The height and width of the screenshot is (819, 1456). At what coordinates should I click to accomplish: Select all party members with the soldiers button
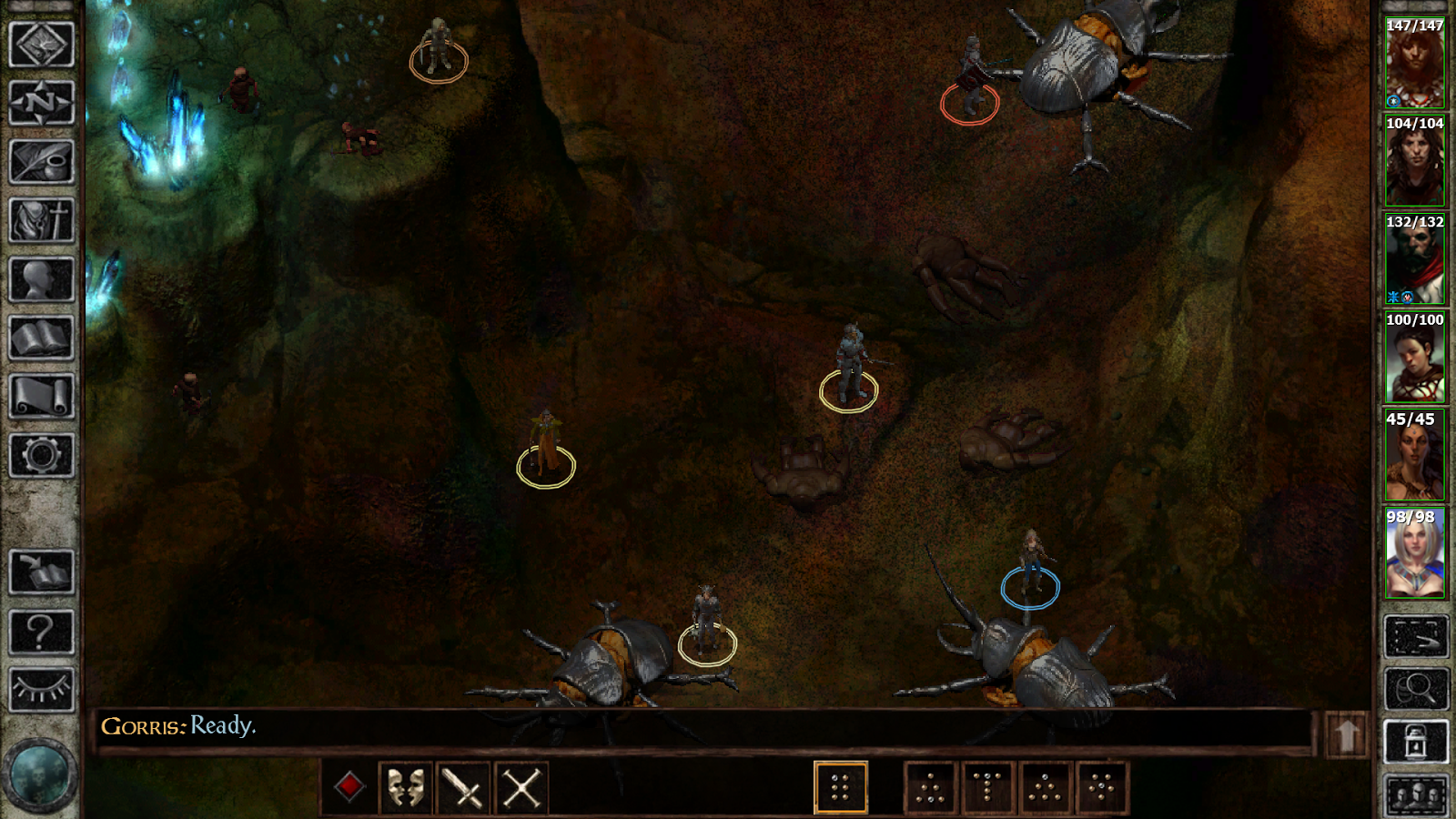(1416, 793)
